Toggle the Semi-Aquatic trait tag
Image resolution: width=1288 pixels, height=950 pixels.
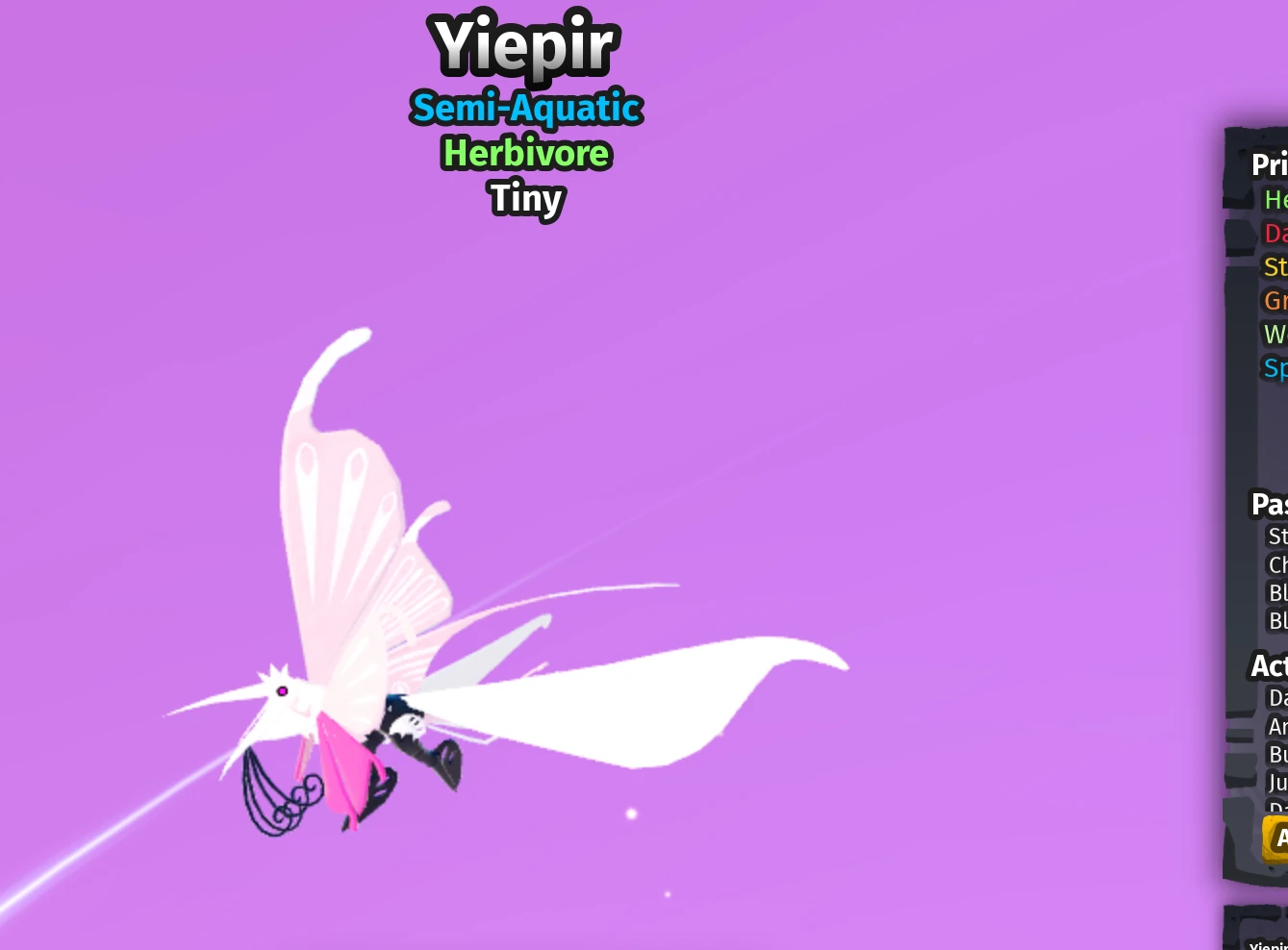525,108
